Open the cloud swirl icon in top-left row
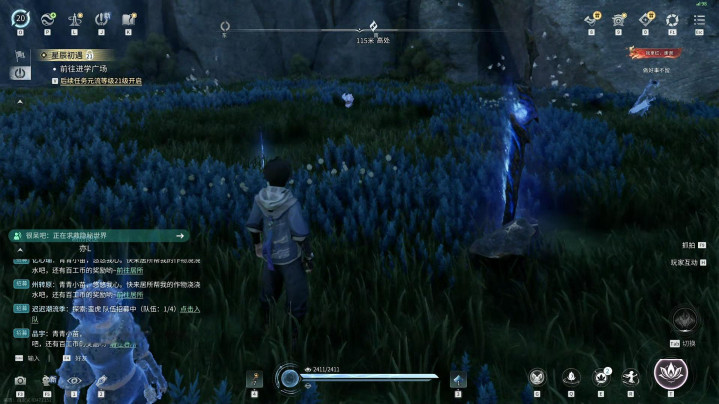Image resolution: width=719 pixels, height=404 pixels. (x=47, y=19)
